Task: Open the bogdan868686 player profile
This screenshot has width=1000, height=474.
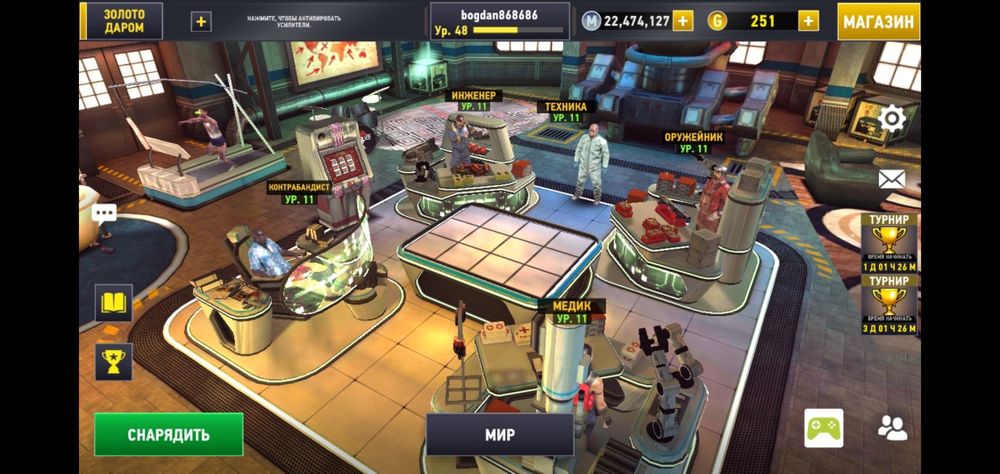Action: (x=500, y=21)
